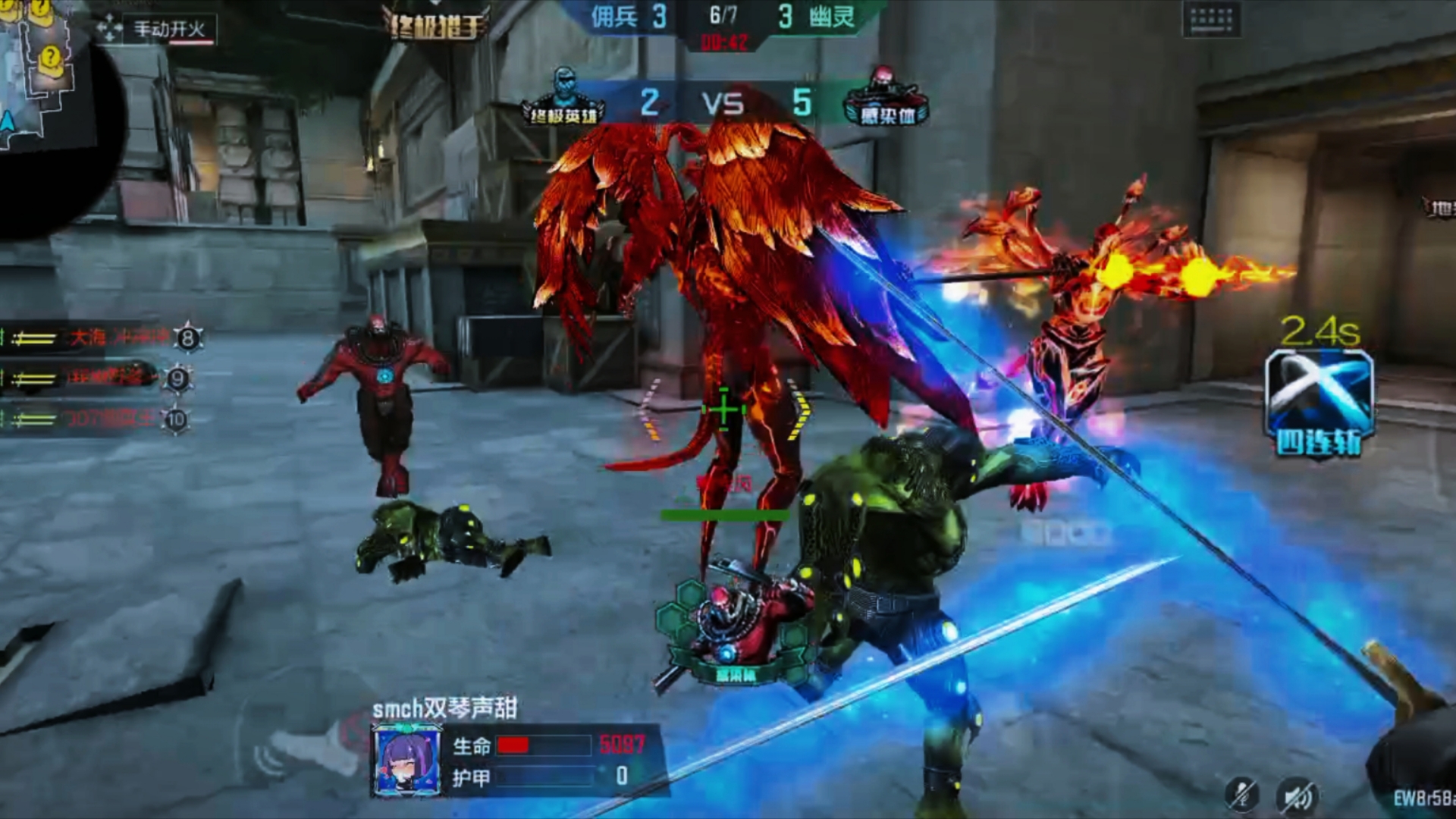Viewport: 1456px width, 819px height.
Task: Open the minimap
Action: pos(42,76)
